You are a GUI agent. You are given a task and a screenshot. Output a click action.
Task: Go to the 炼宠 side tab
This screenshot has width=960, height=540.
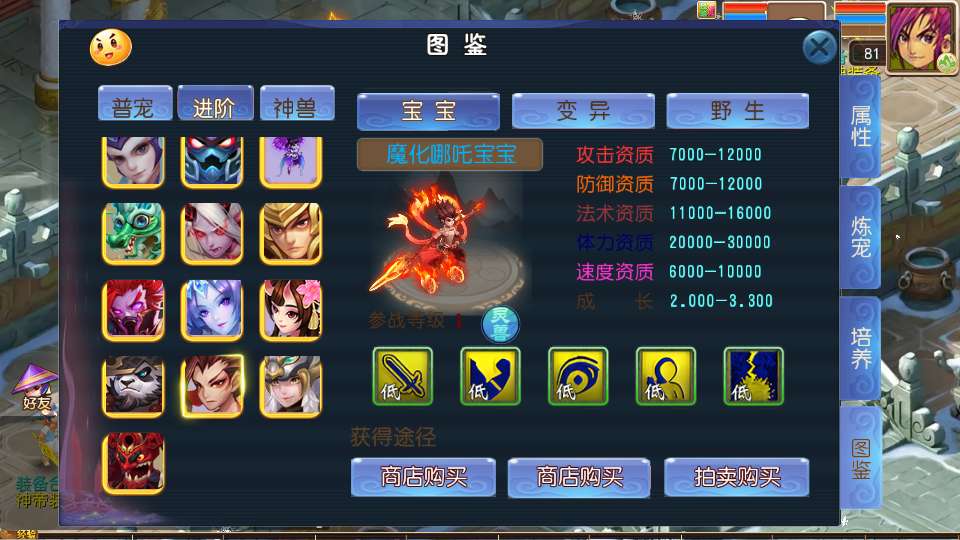click(861, 236)
